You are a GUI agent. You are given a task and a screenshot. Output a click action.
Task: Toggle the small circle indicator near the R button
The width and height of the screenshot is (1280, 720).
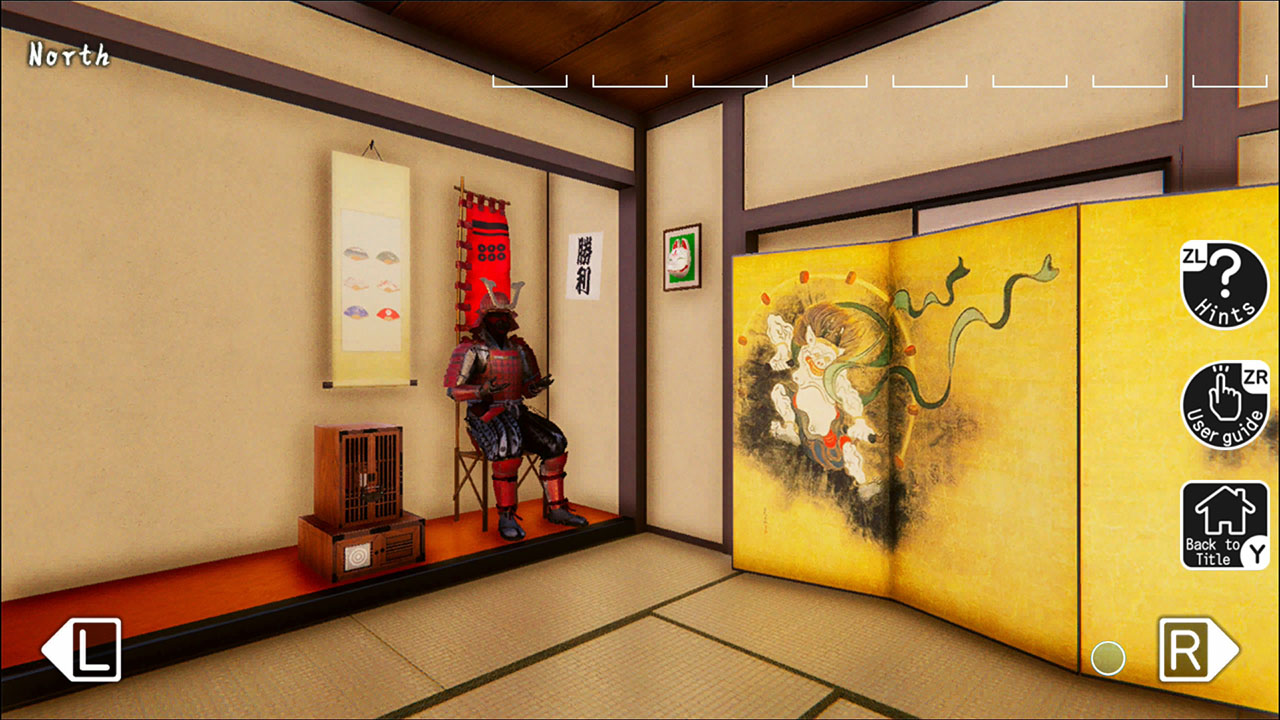pos(1110,657)
